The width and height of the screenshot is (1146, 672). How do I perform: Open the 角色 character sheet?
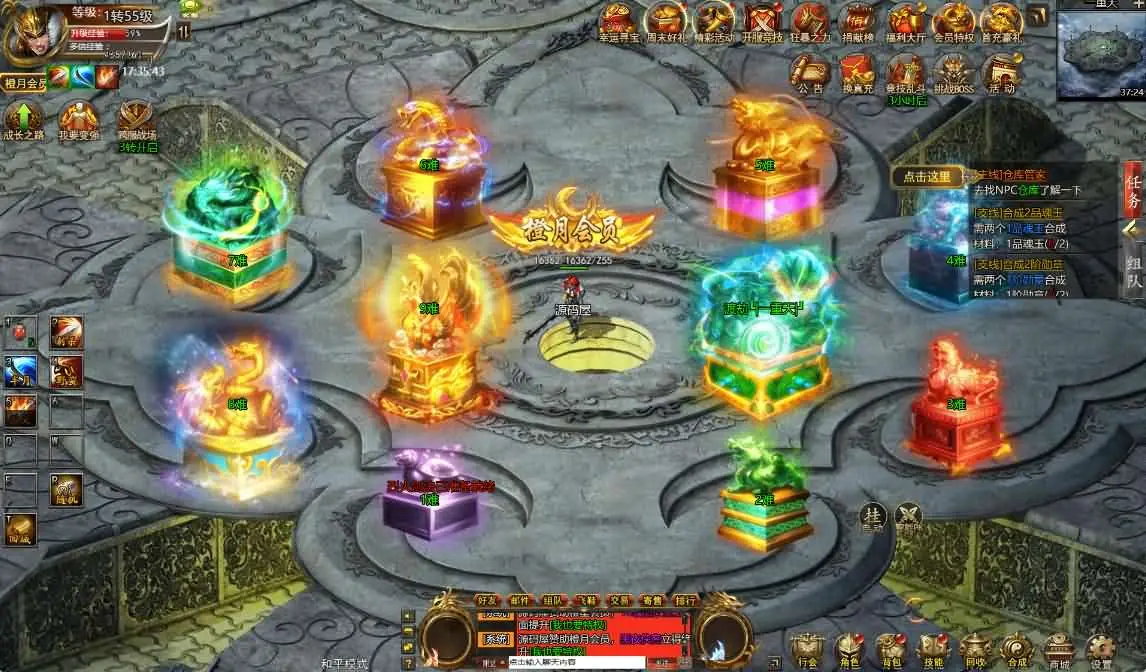848,649
